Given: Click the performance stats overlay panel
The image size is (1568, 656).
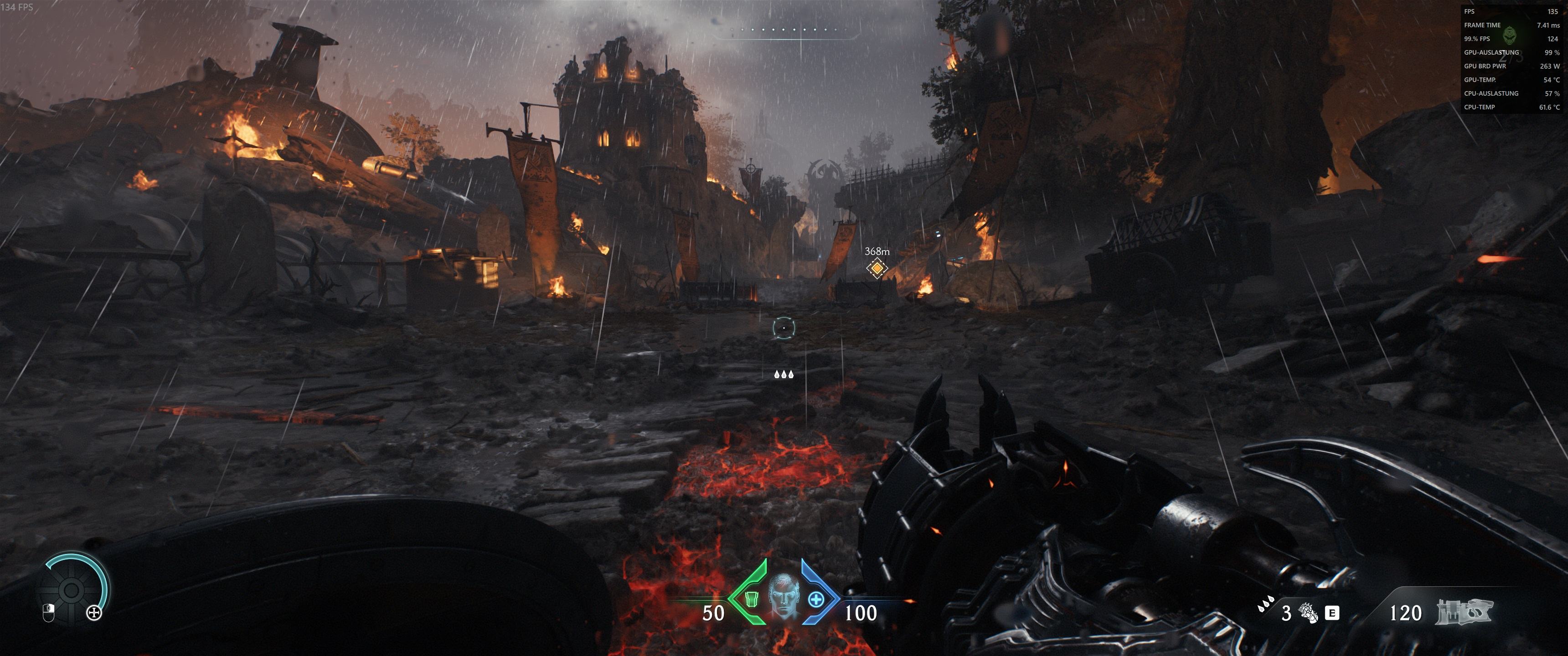Looking at the screenshot, I should click(x=1511, y=59).
